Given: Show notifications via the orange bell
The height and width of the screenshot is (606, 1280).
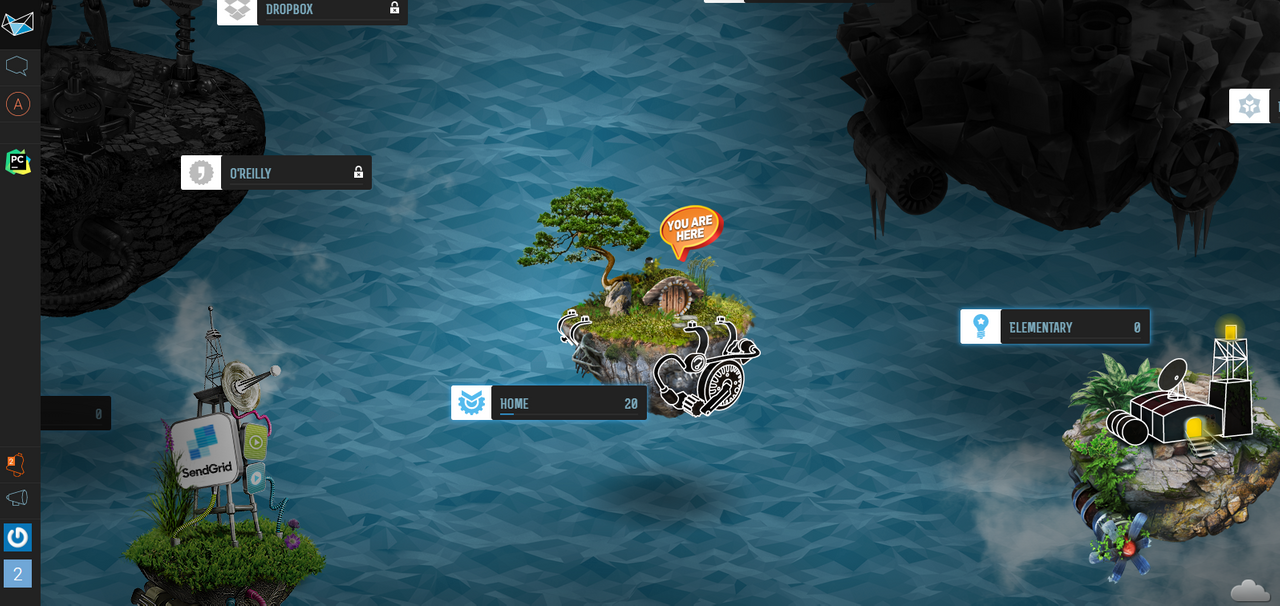Looking at the screenshot, I should click(x=17, y=464).
